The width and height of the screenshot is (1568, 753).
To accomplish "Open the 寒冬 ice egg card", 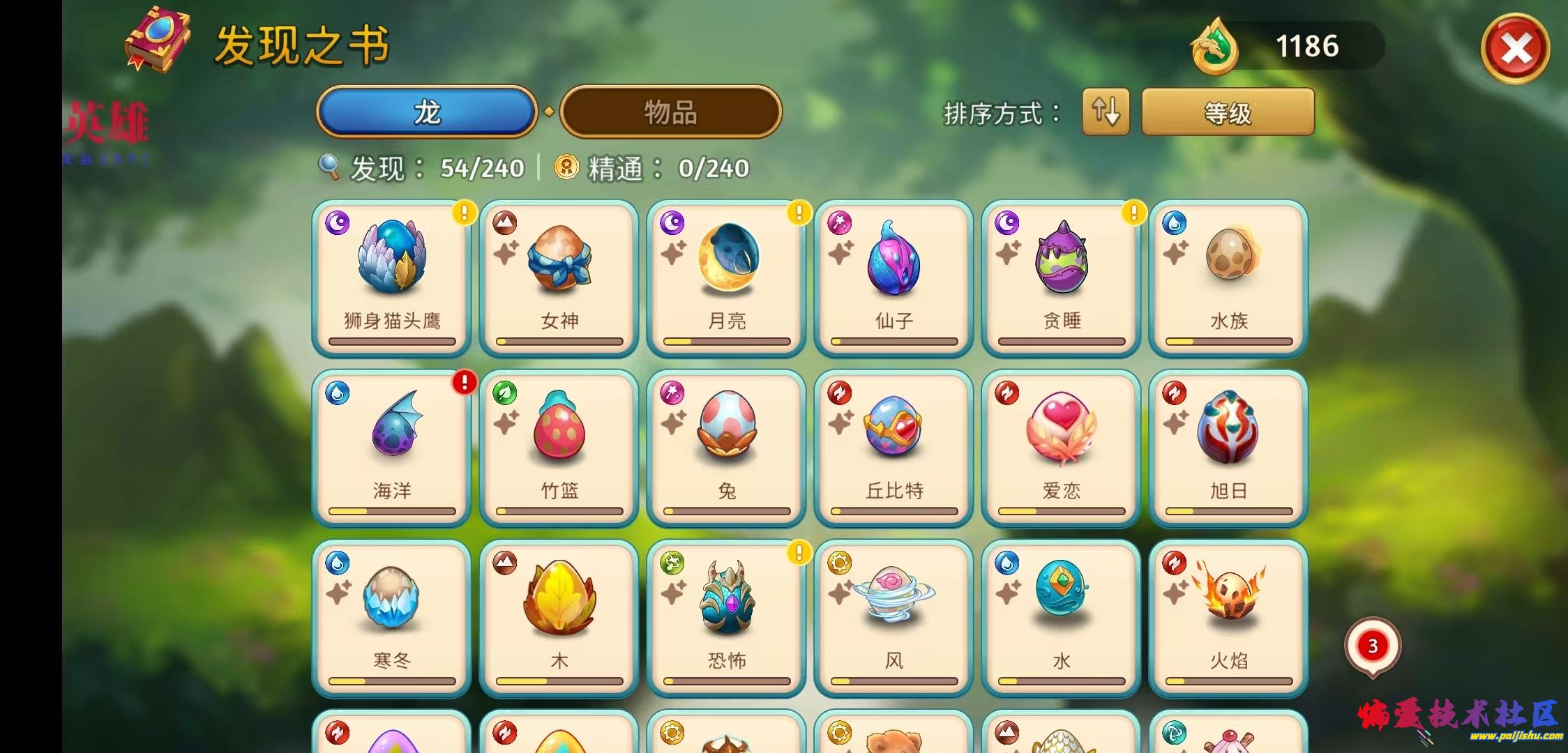I will [x=391, y=618].
